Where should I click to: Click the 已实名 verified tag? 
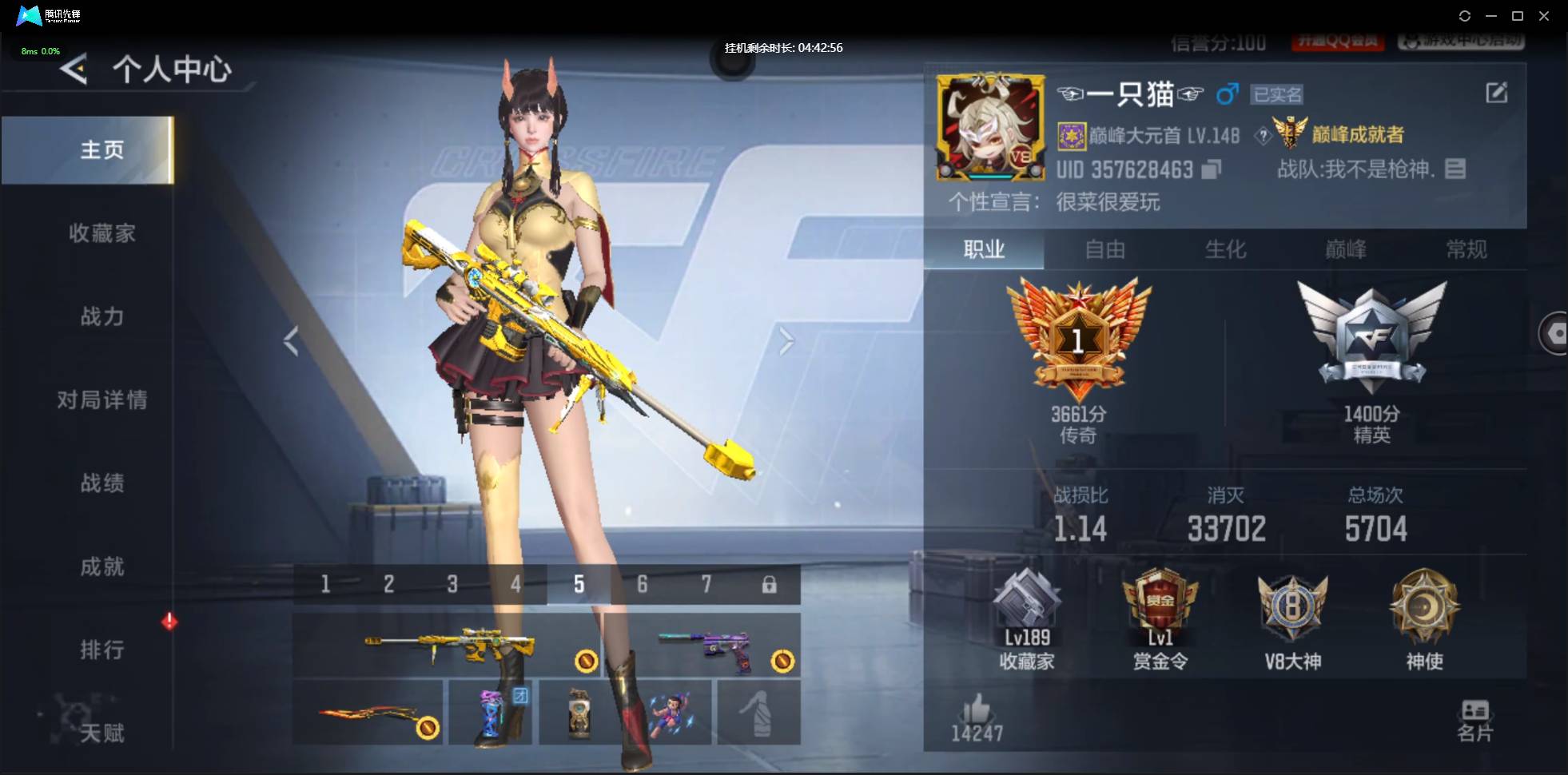tap(1278, 94)
